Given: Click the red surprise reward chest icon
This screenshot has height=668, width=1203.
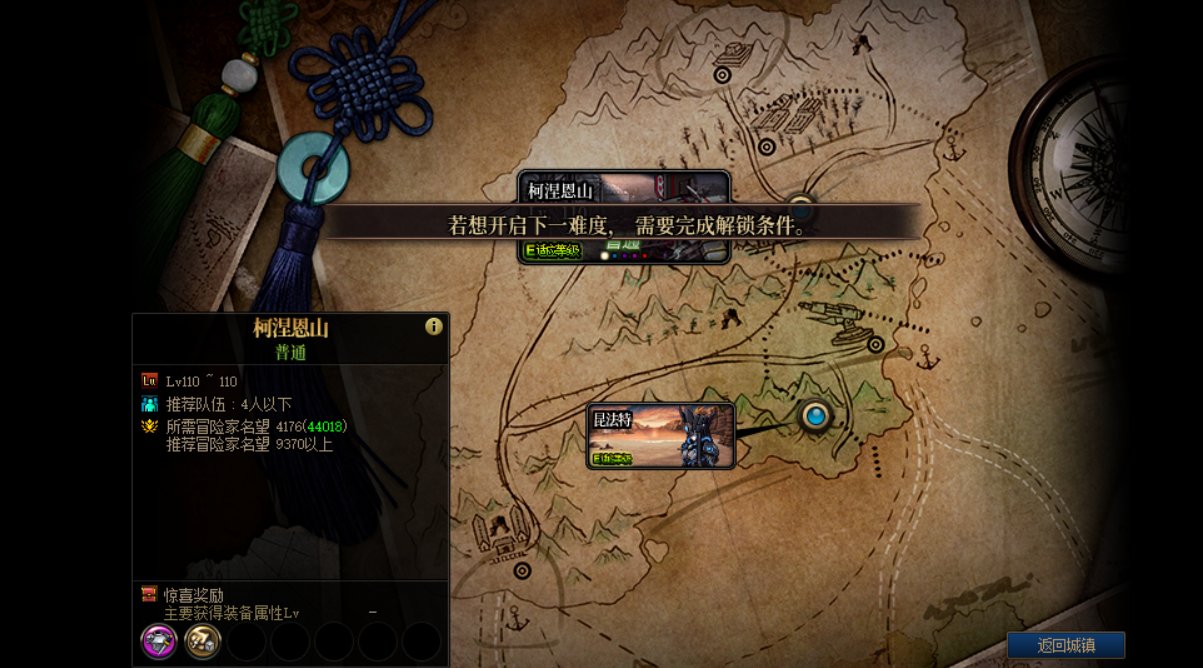Looking at the screenshot, I should coord(150,595).
